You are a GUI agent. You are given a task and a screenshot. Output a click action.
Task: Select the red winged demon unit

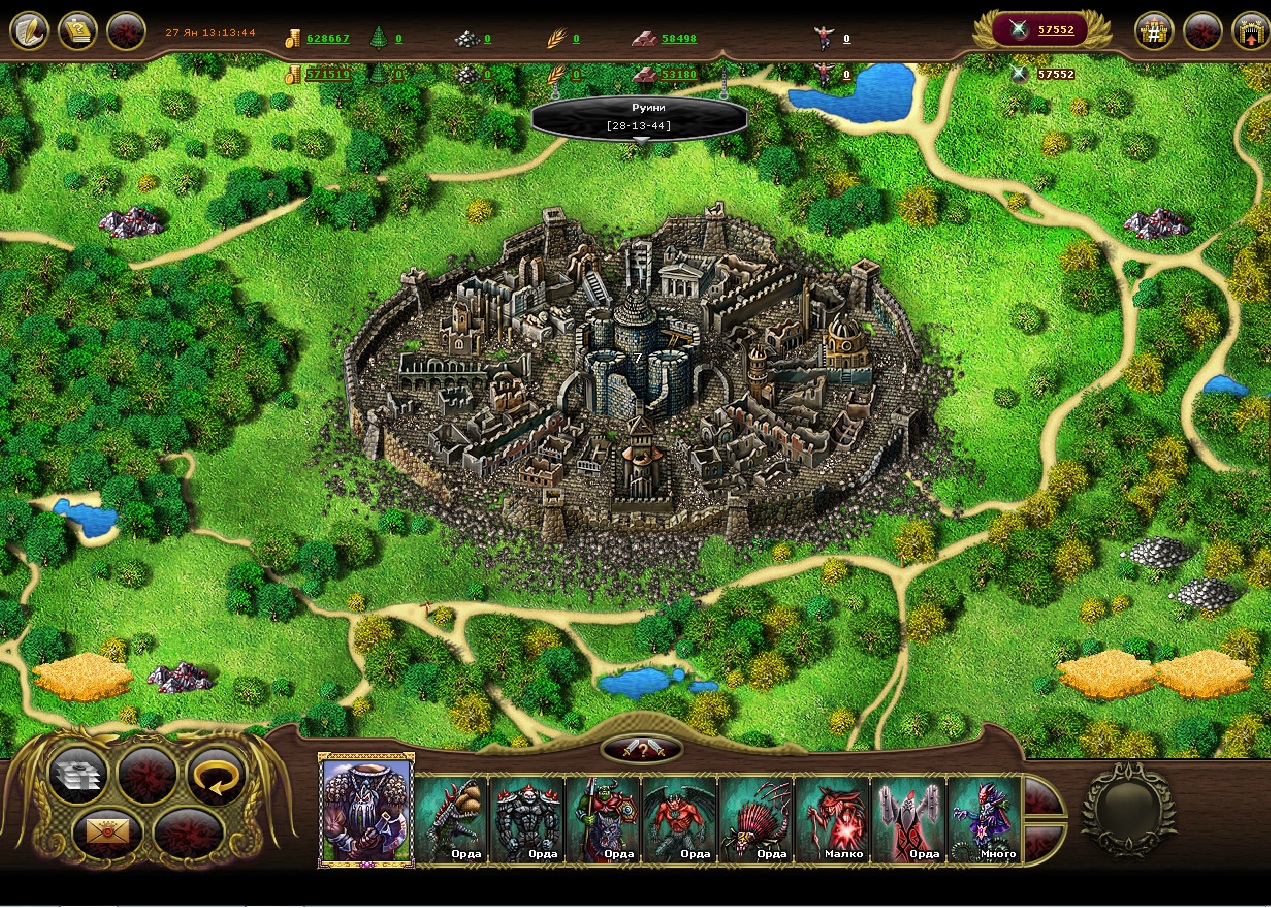(679, 819)
